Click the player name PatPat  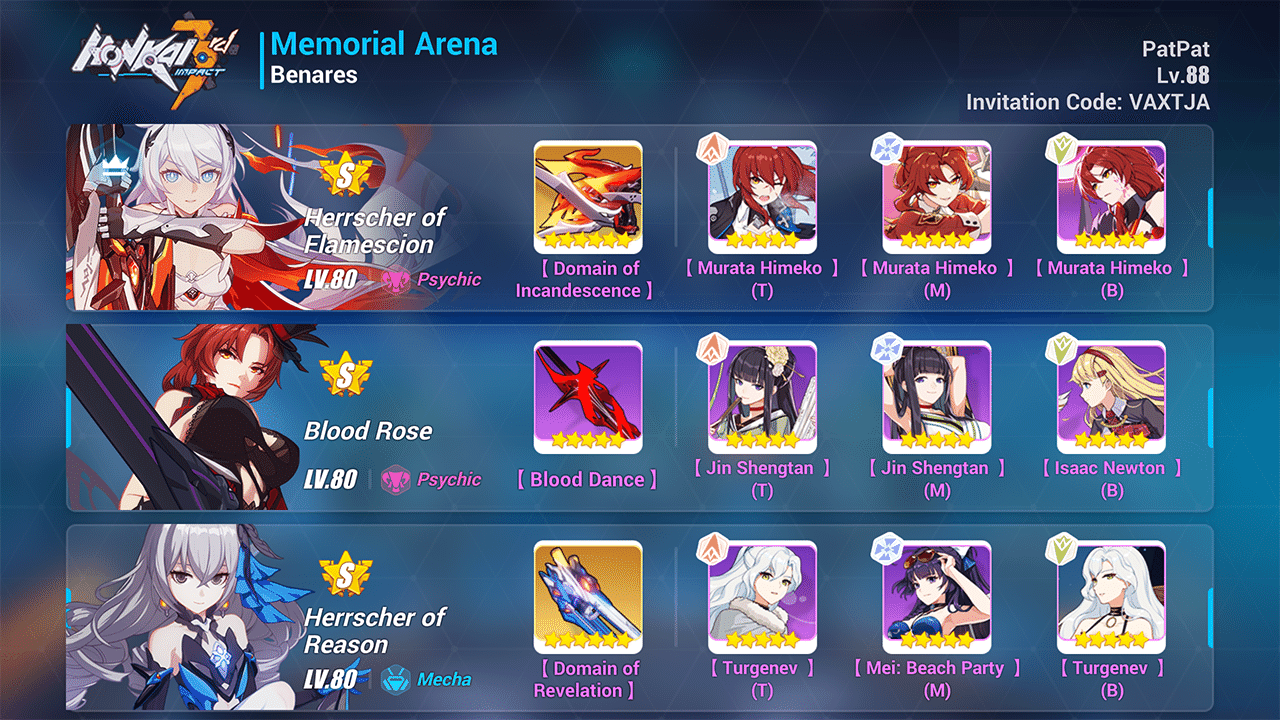1178,48
